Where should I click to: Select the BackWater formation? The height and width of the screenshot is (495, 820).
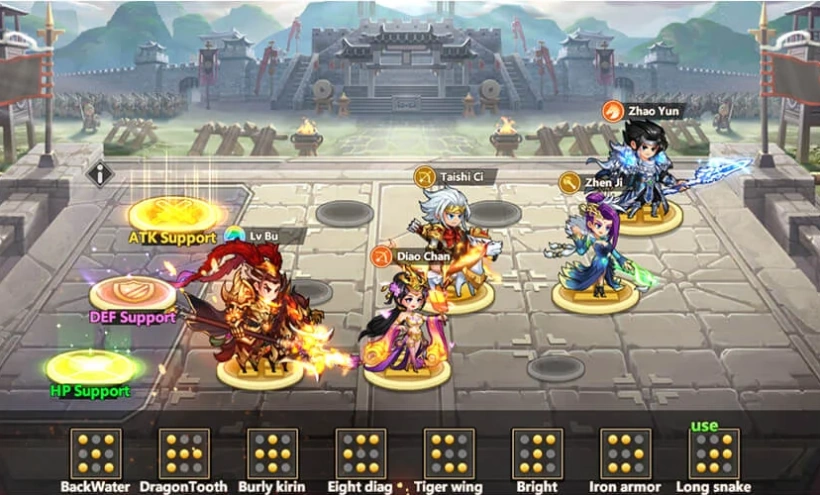pyautogui.click(x=96, y=454)
